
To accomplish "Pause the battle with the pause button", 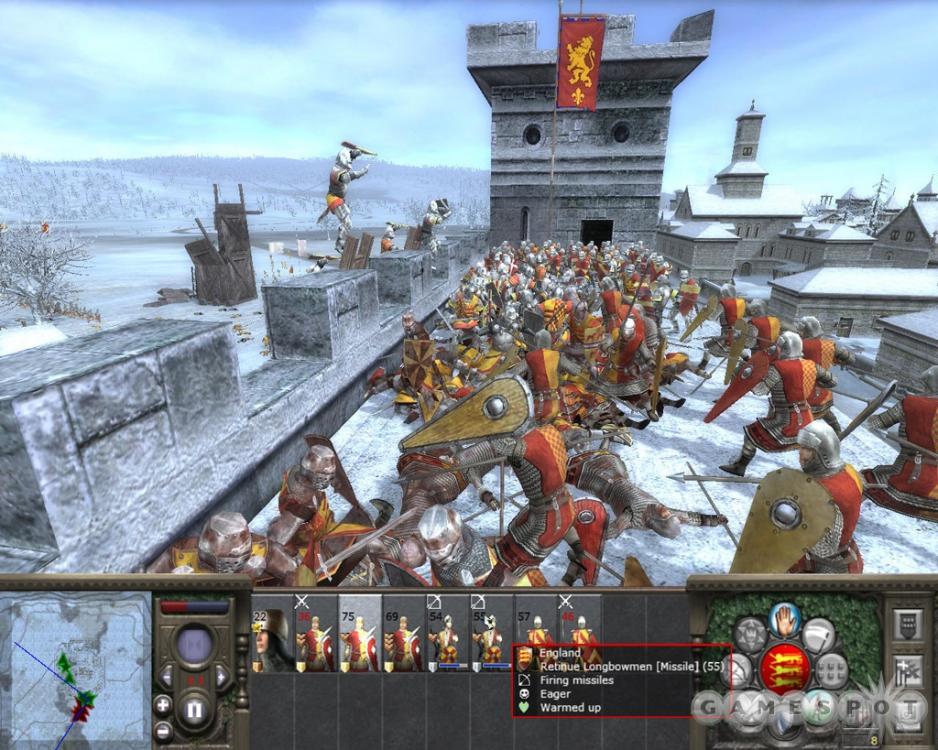I will [195, 711].
